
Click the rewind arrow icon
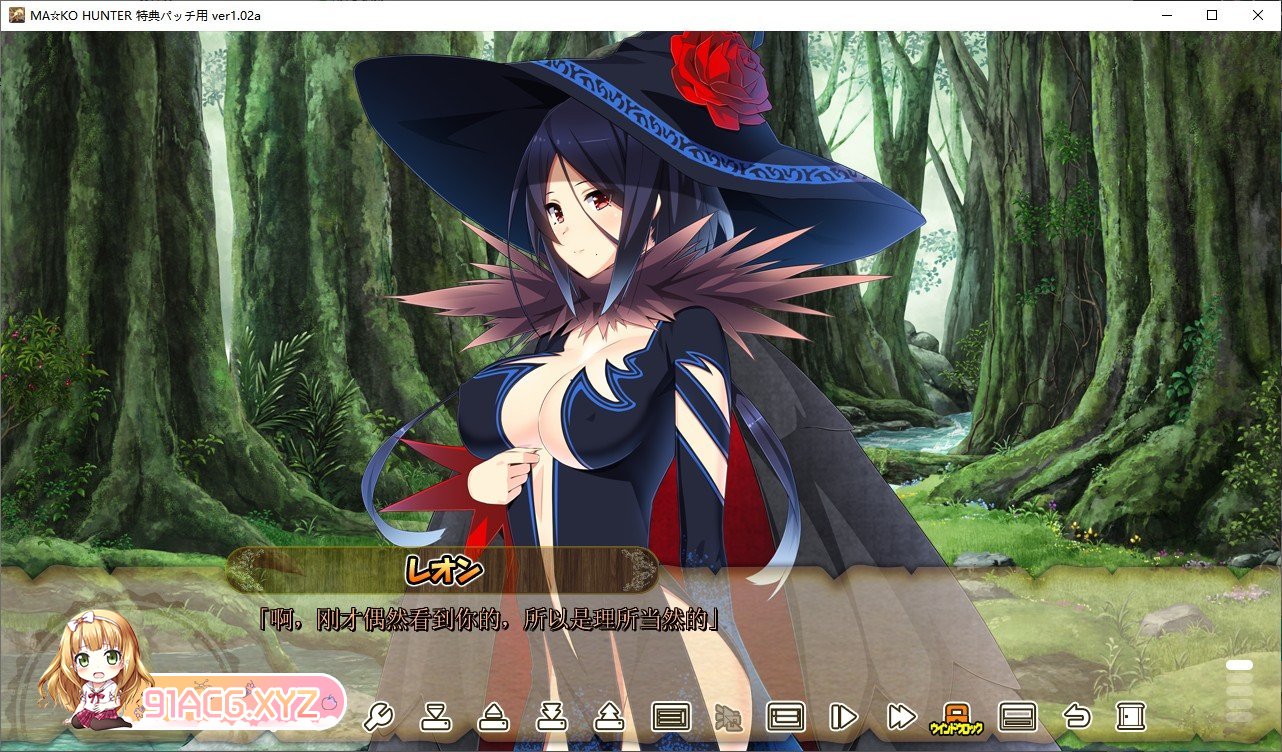[x=1077, y=717]
